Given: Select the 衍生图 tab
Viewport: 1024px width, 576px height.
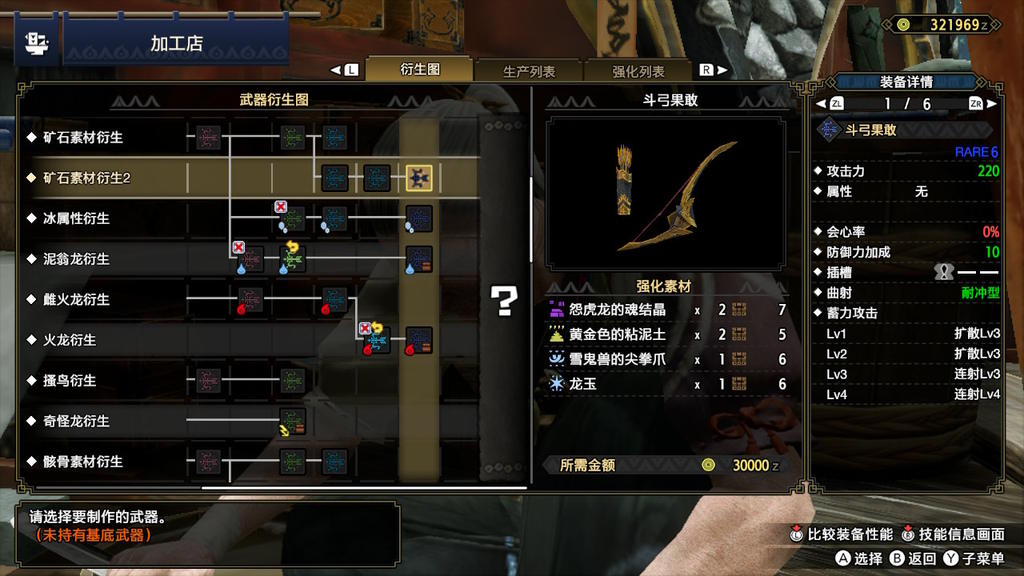Looking at the screenshot, I should tap(420, 70).
